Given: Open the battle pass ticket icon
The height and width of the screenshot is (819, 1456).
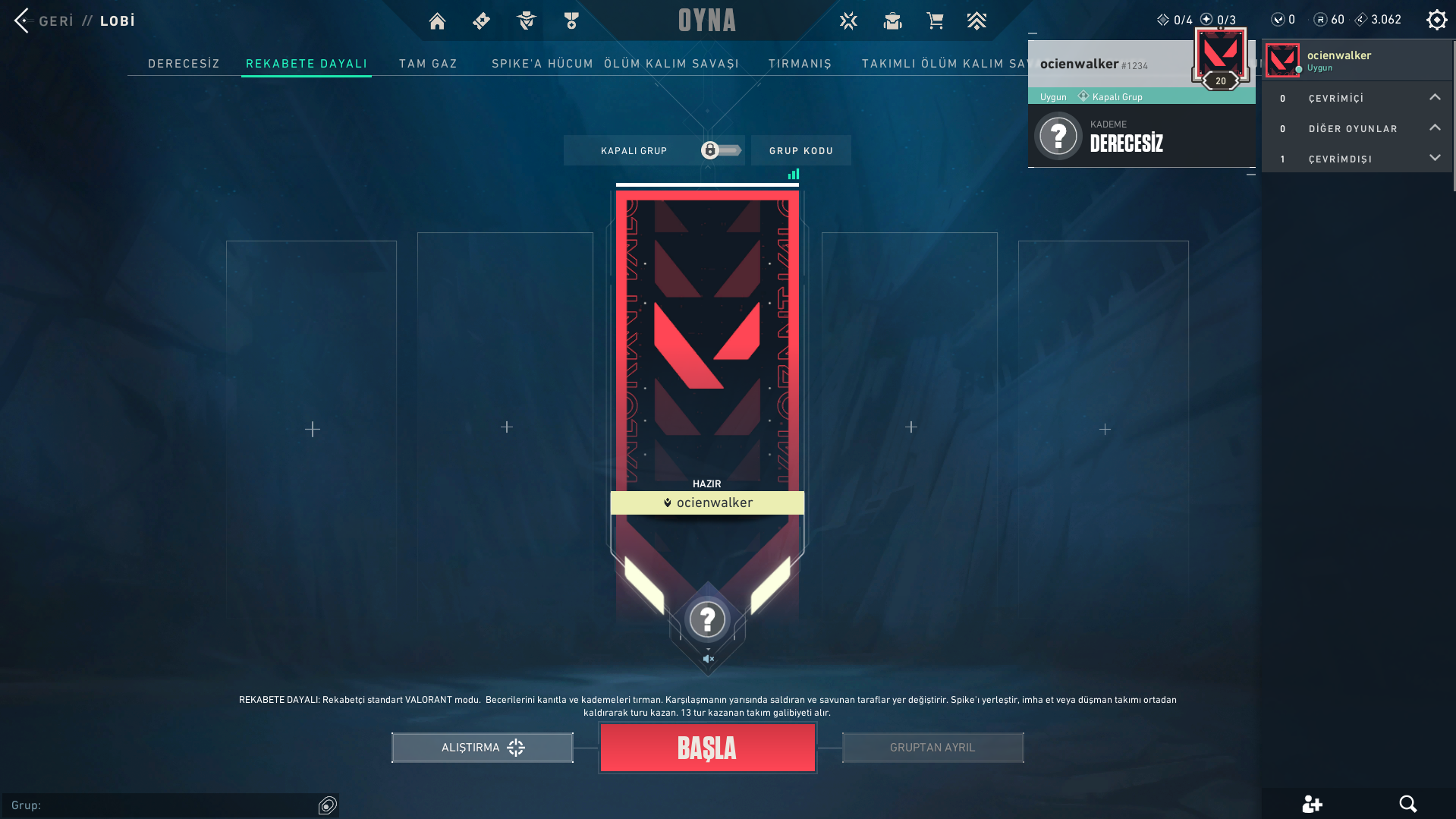Looking at the screenshot, I should coord(481,20).
